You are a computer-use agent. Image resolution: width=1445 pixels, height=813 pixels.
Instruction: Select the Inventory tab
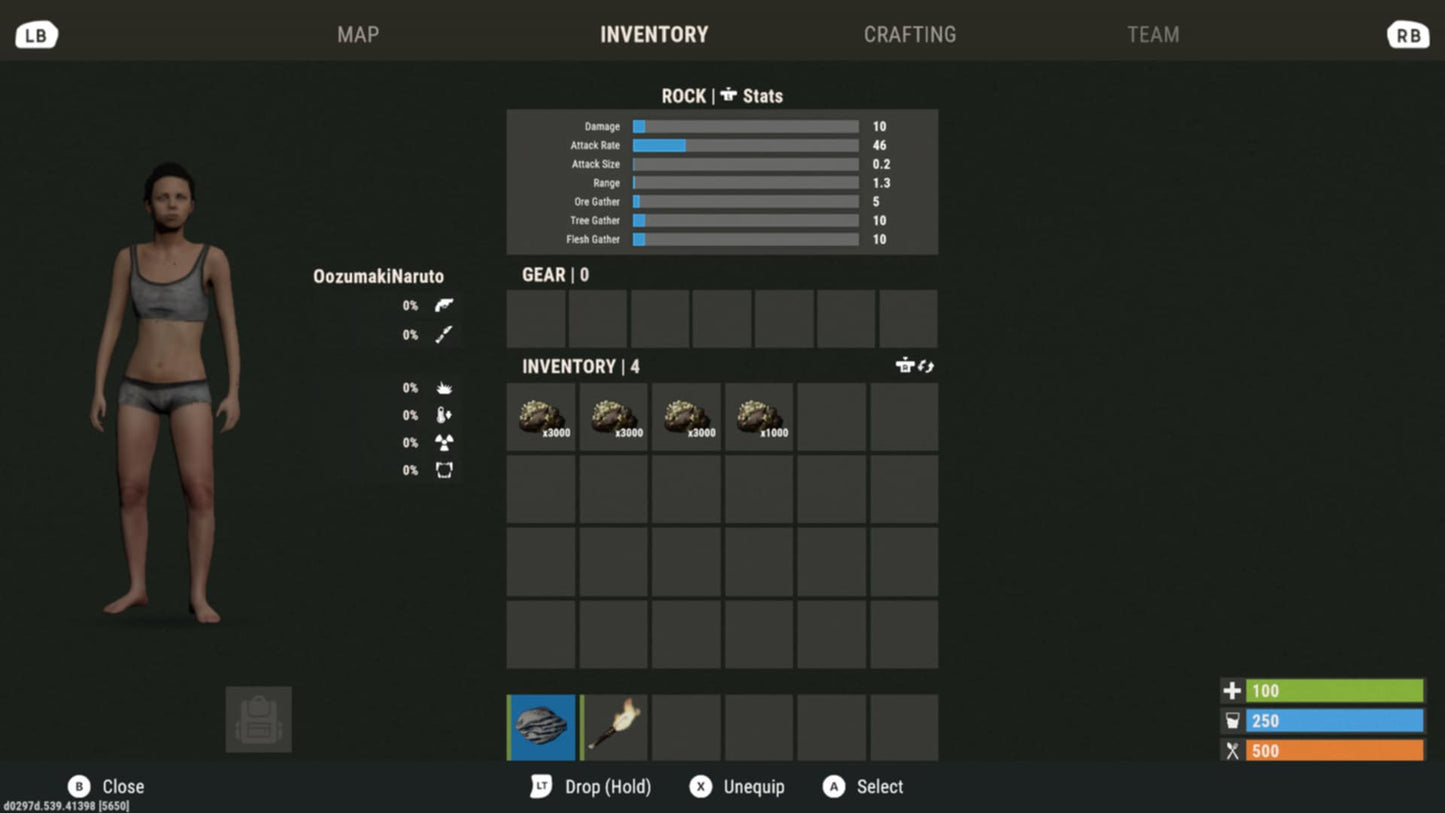coord(654,35)
